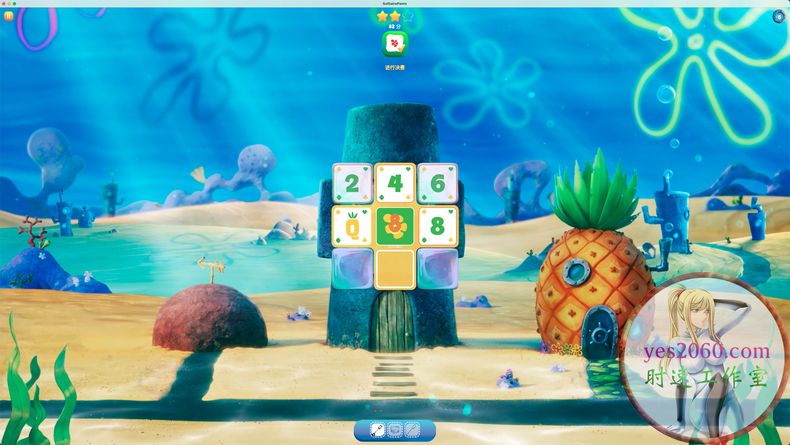Pause the game with the orange button
Viewport: 790px width, 445px height.
coord(9,16)
